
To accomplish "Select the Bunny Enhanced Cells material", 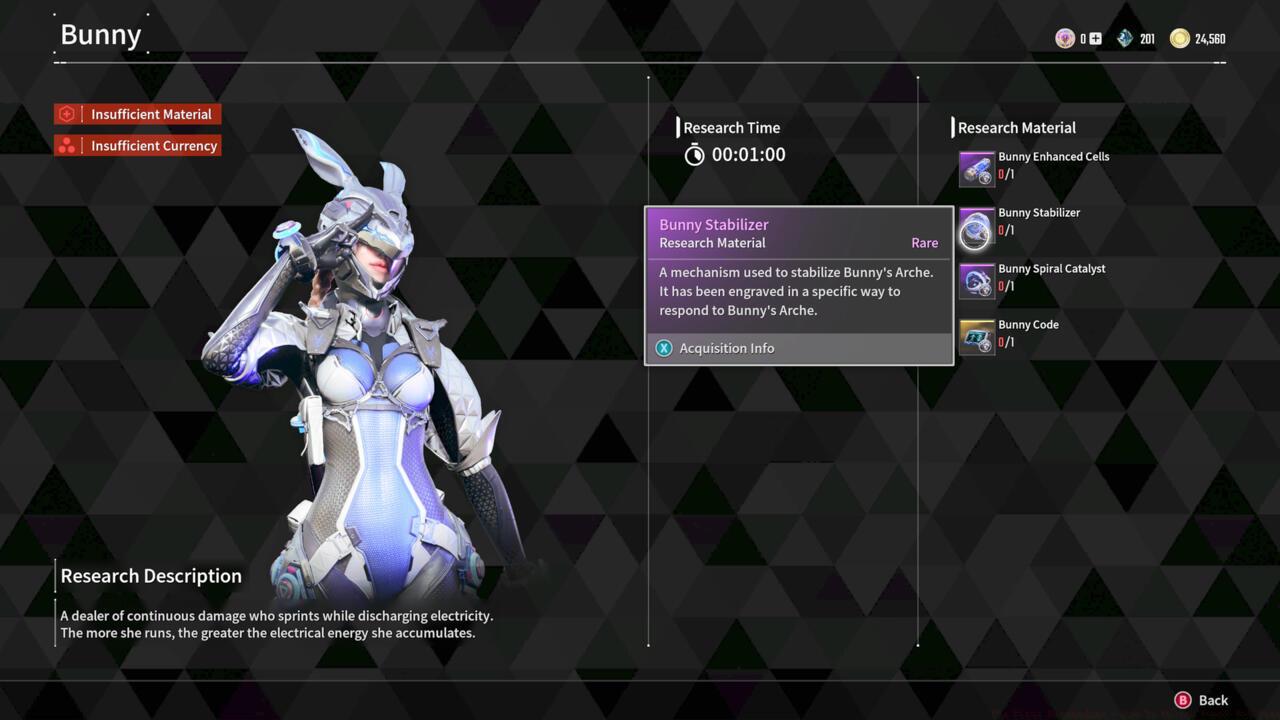I will click(x=977, y=169).
